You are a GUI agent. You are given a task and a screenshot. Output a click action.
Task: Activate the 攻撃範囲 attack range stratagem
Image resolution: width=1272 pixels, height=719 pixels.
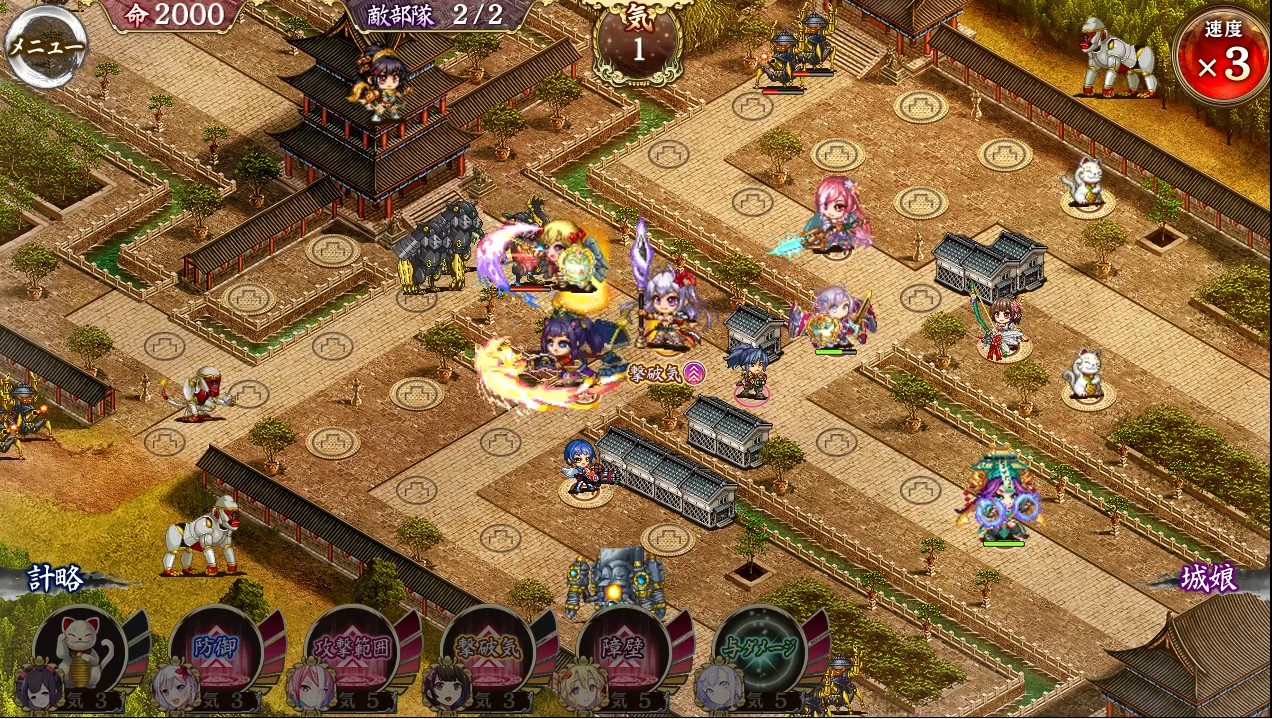(x=352, y=650)
